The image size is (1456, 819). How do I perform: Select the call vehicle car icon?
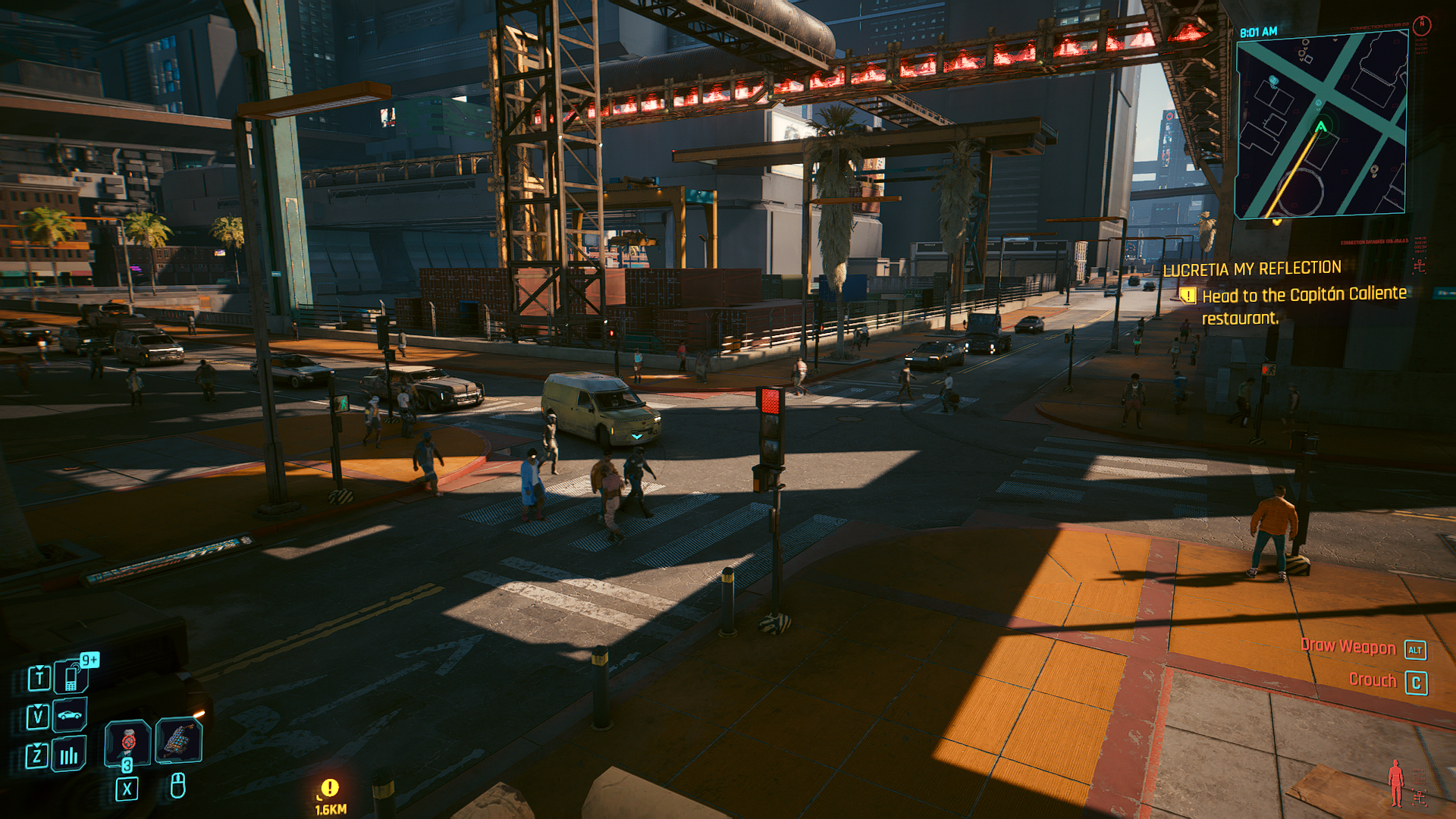click(x=70, y=715)
